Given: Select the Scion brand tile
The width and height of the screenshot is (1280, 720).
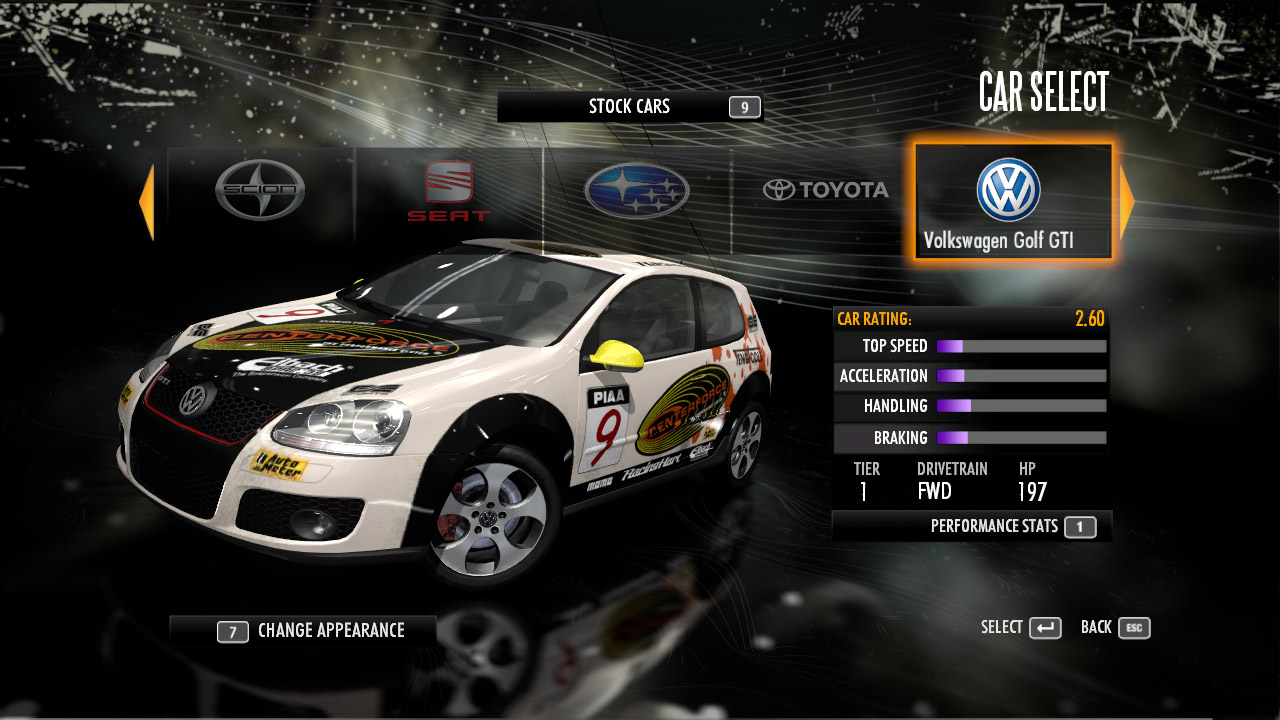Looking at the screenshot, I should click(x=260, y=191).
